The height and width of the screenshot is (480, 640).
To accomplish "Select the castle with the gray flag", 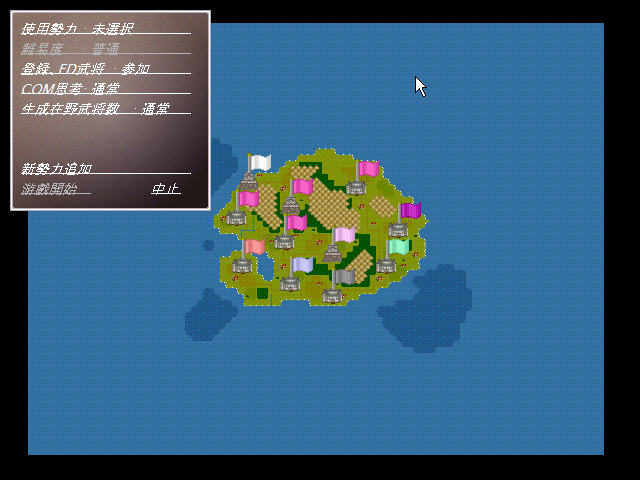I will 333,294.
